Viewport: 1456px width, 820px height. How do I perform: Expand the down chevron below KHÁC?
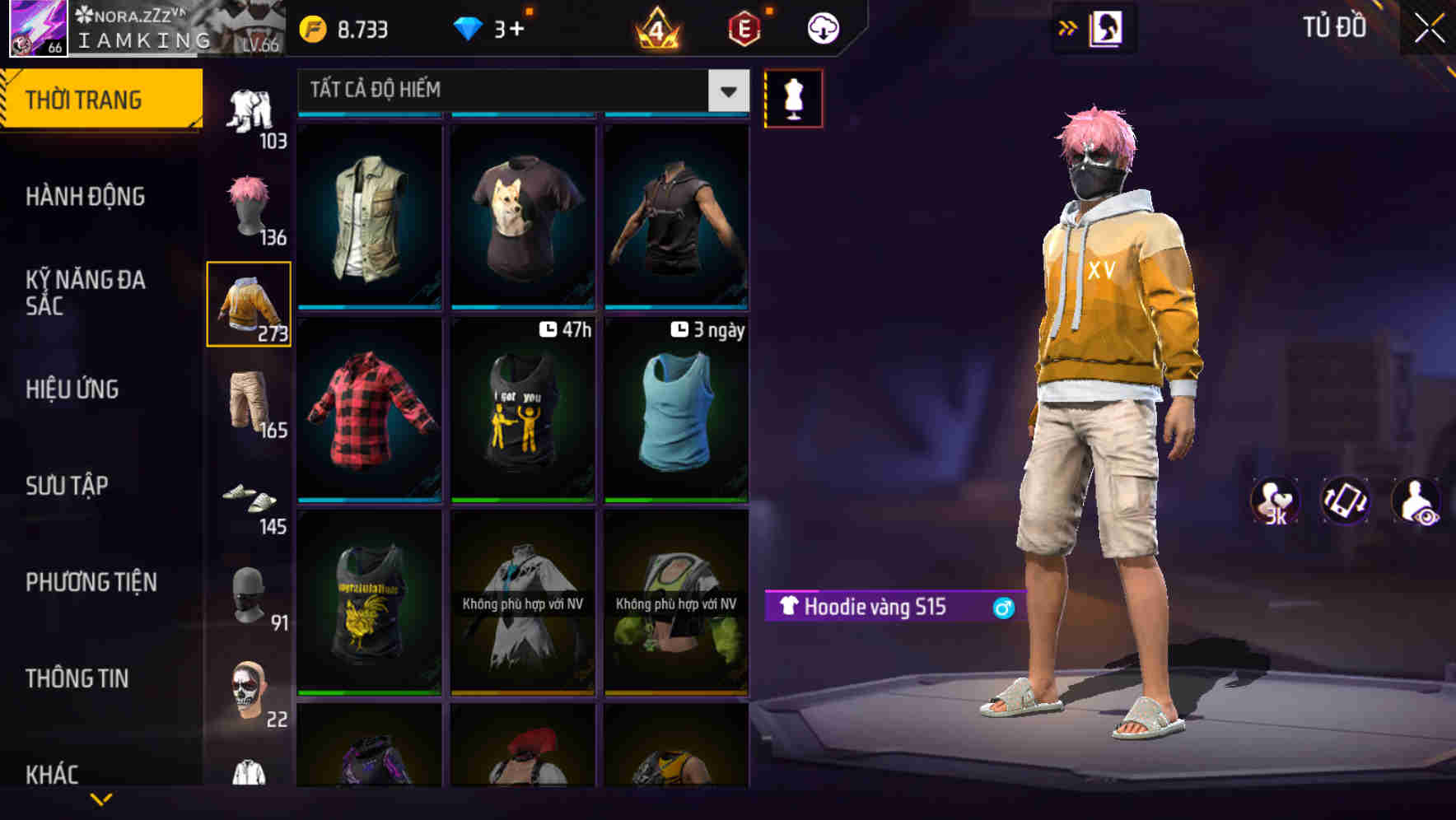(100, 799)
